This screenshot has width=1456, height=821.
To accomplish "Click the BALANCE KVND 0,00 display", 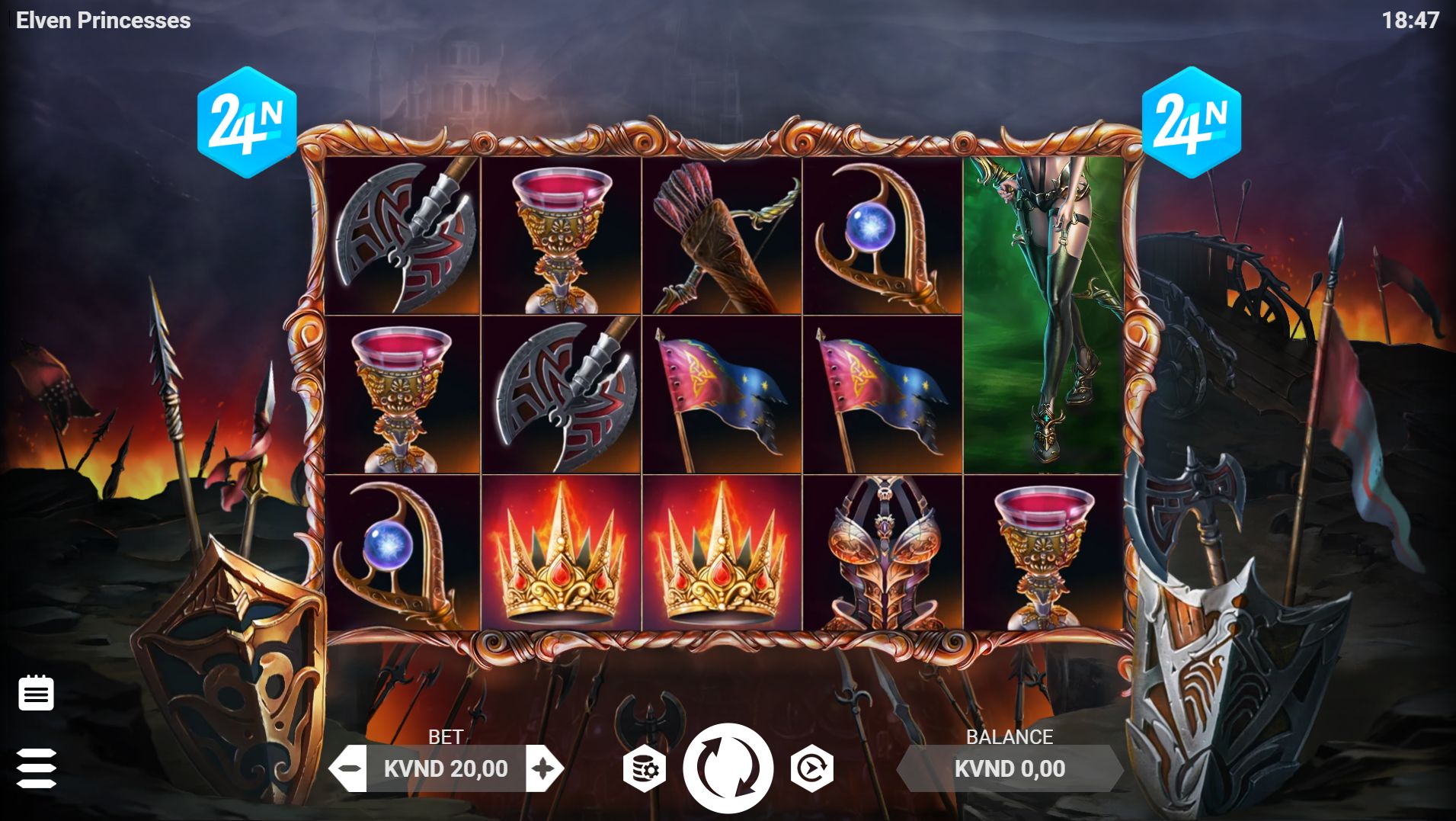I will [1010, 769].
